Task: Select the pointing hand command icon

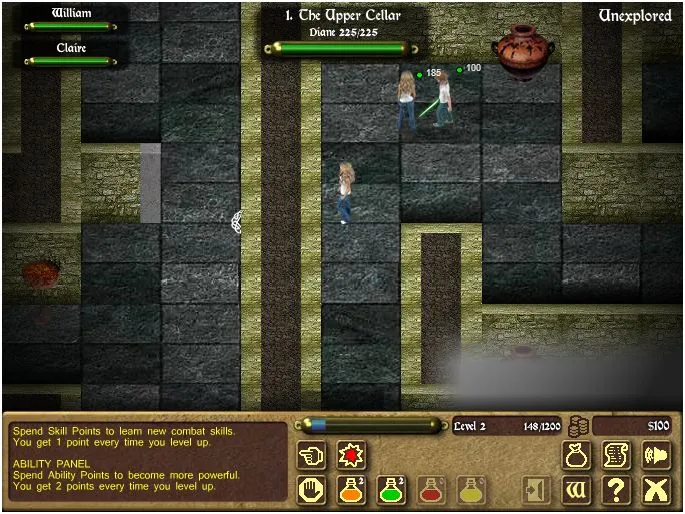Action: [x=312, y=456]
